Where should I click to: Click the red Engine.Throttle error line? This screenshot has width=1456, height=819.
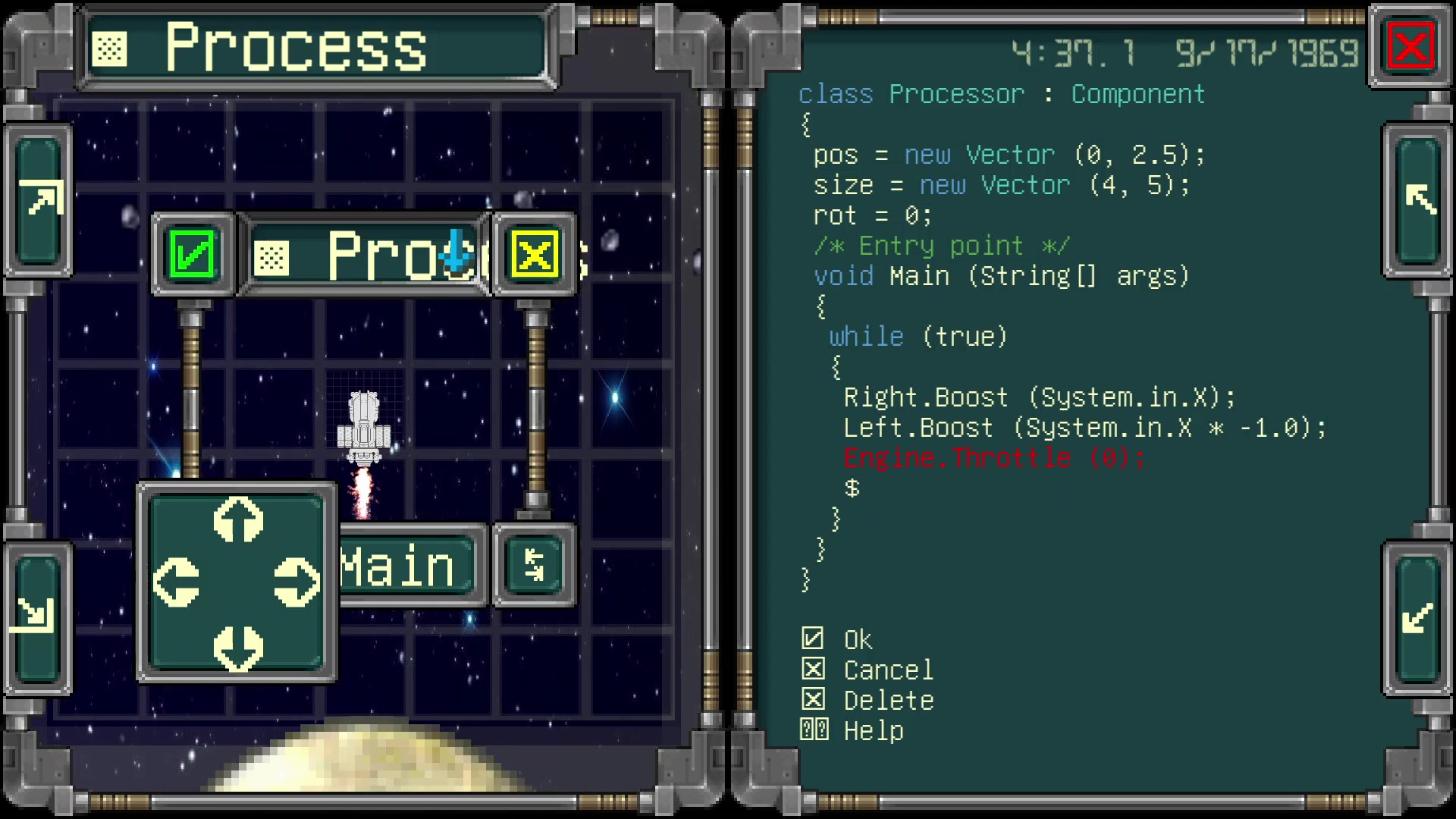(993, 457)
